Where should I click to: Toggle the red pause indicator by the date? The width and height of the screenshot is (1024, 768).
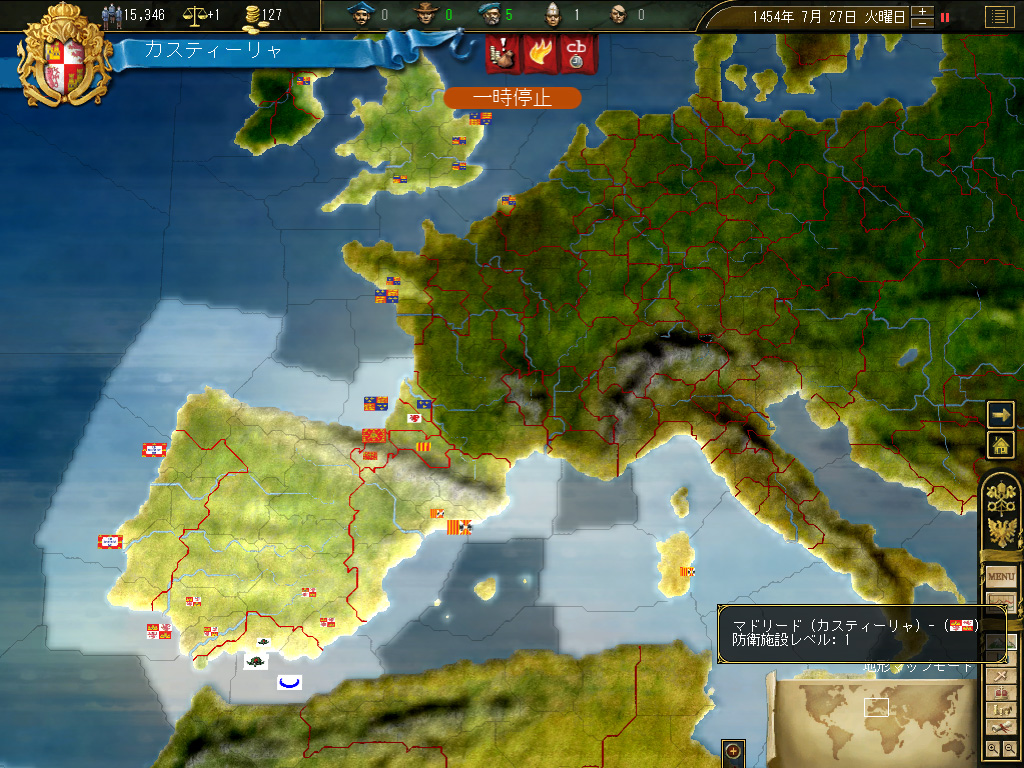coord(945,17)
